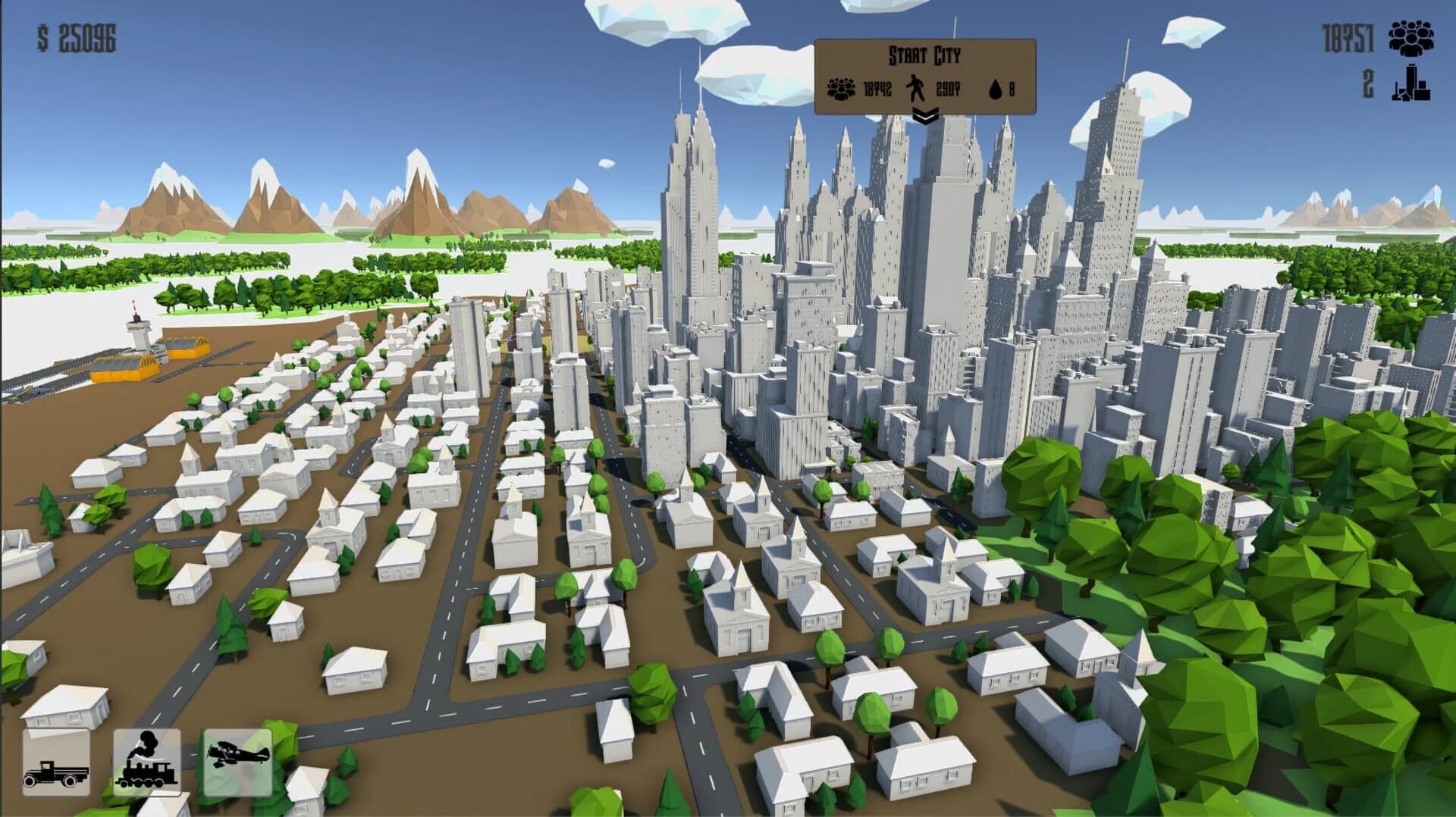Image resolution: width=1456 pixels, height=817 pixels.
Task: Click the Start City title label
Action: (x=924, y=55)
